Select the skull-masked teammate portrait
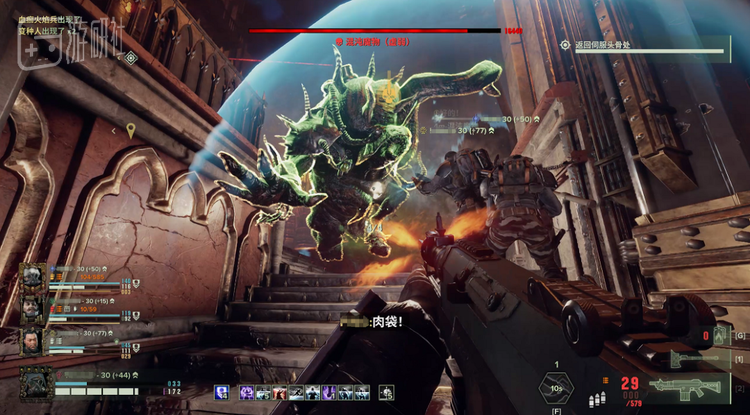Image resolution: width=750 pixels, height=415 pixels. [33, 276]
